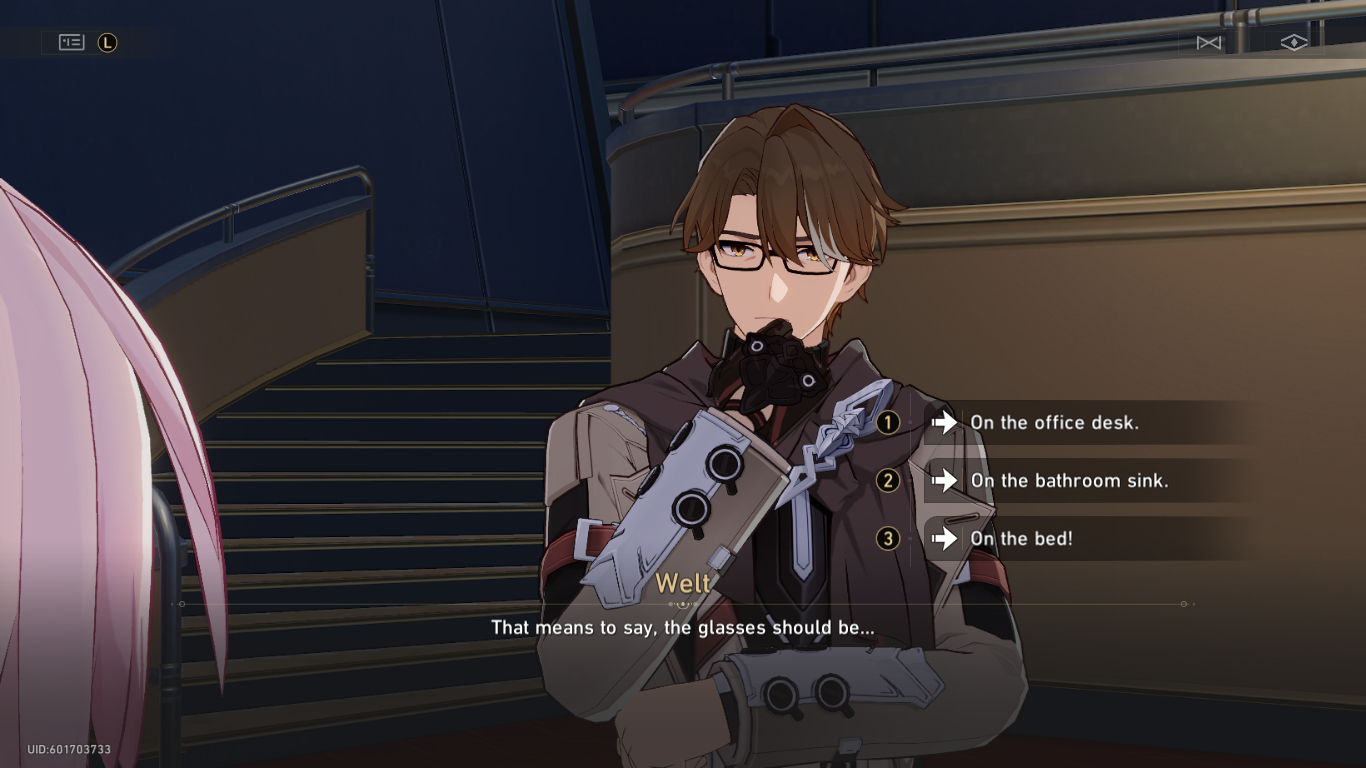1366x768 pixels.
Task: Hide the dialogue interface with eye icon
Action: (x=1294, y=42)
